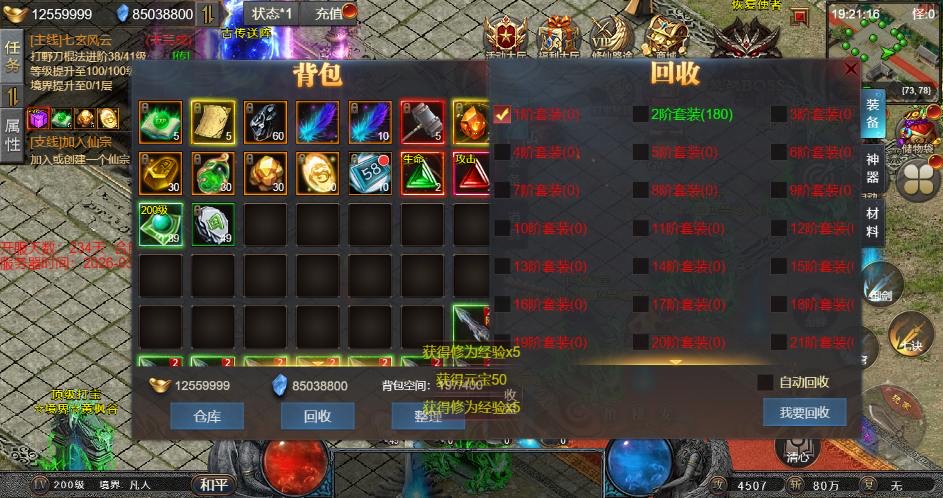The image size is (943, 498).
Task: Uncheck the 1阶套装 recycle option
Action: pyautogui.click(x=502, y=114)
